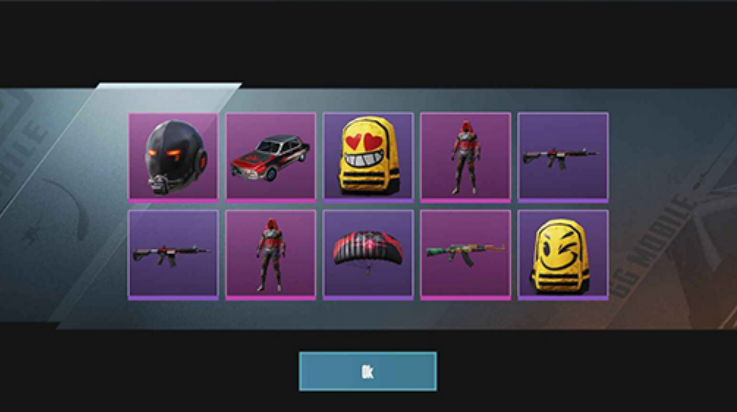Choose the AKM rifle with wooden stock
This screenshot has width=737, height=412.
(x=465, y=253)
